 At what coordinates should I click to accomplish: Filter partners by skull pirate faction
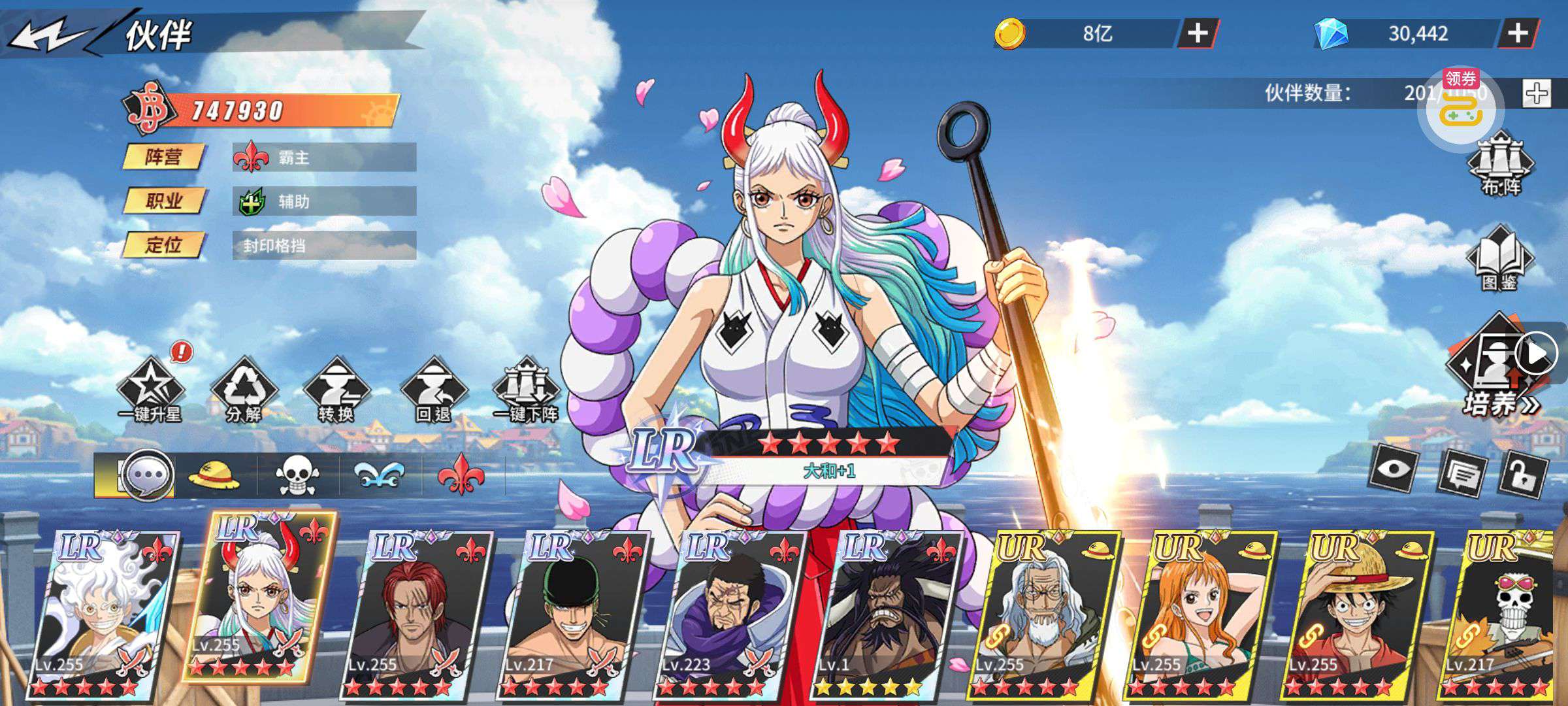pyautogui.click(x=297, y=476)
